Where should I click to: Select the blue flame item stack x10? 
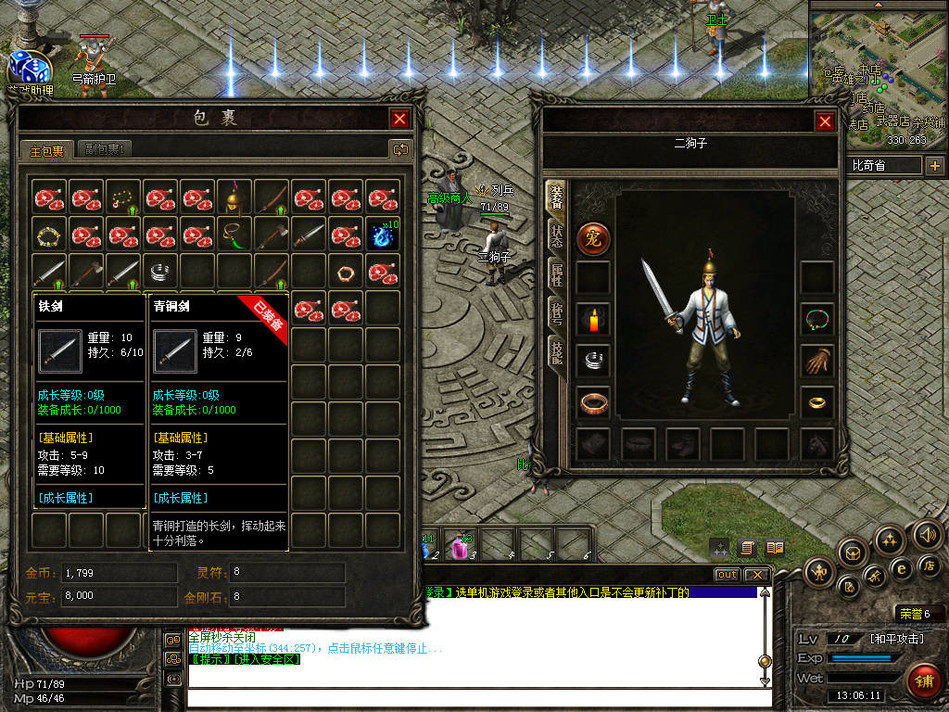[x=382, y=234]
